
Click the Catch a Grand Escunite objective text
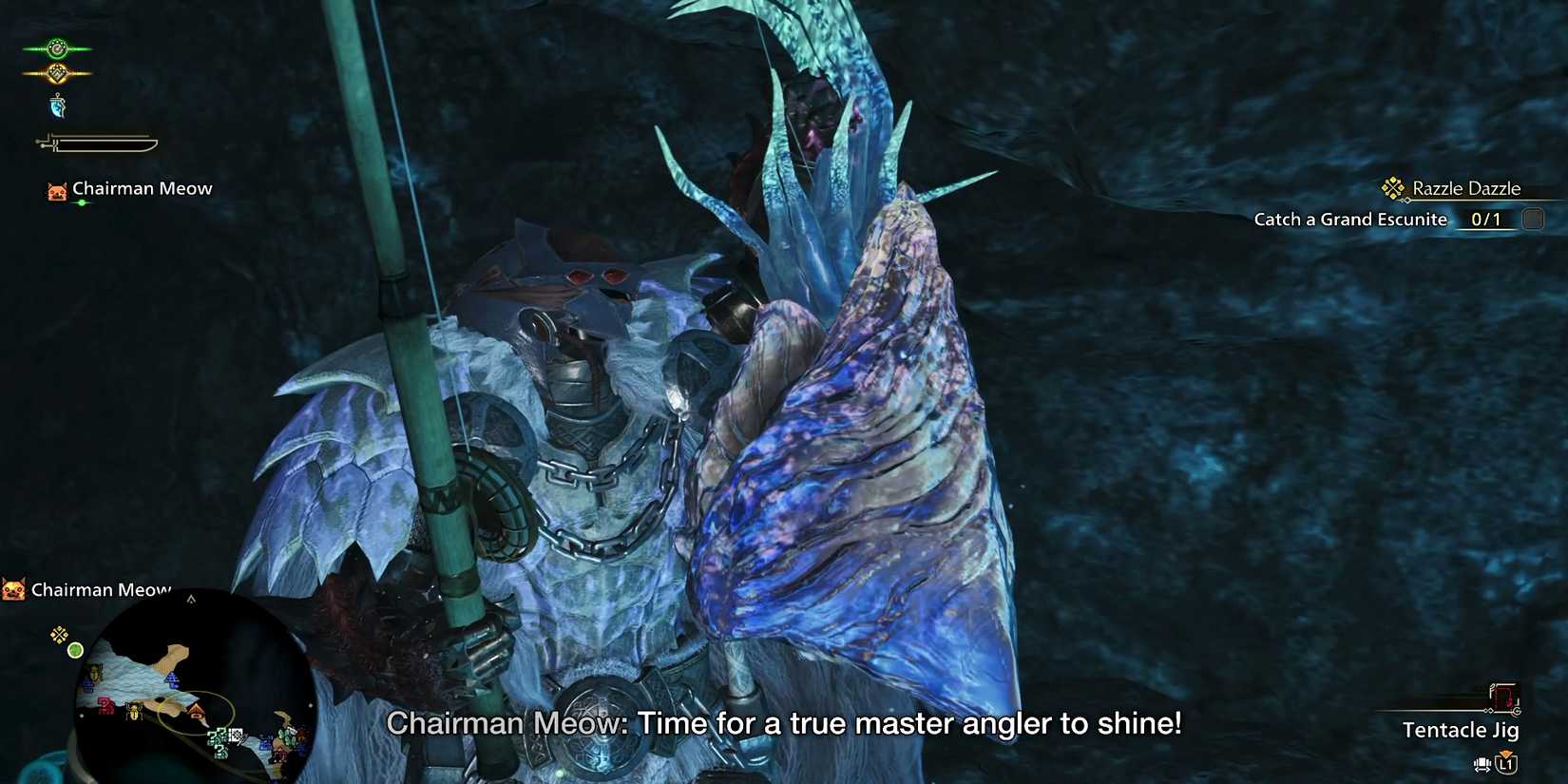click(1351, 220)
